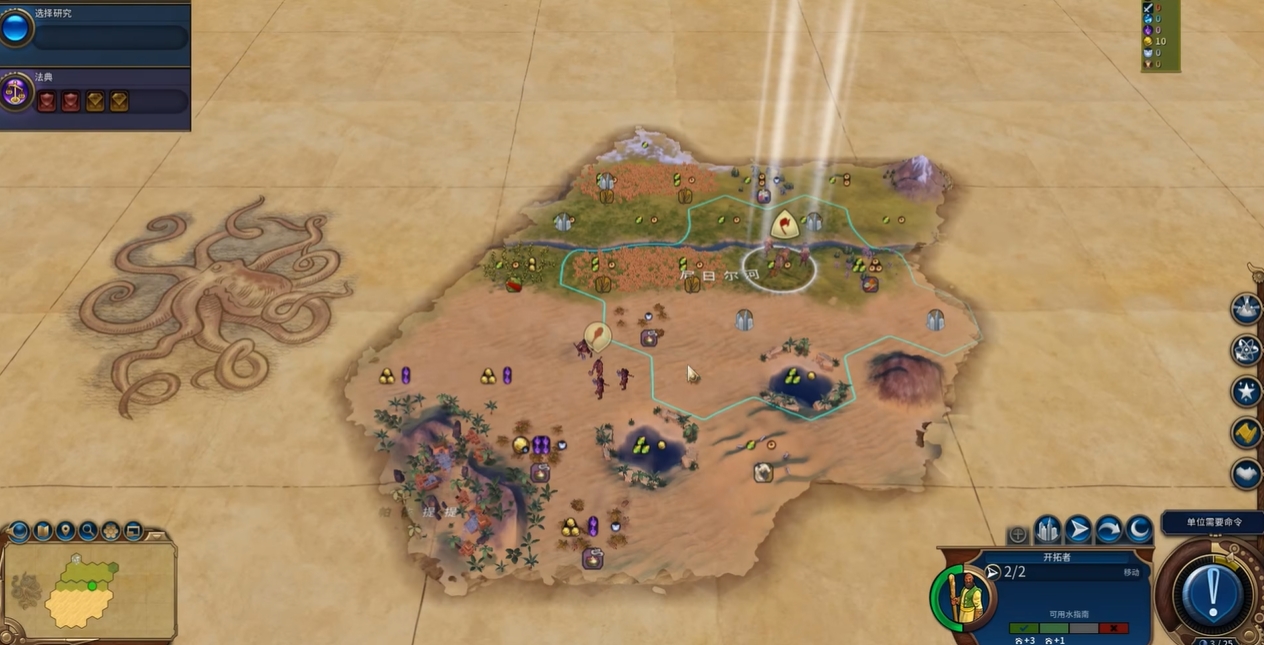Screen dimensions: 1264x645
Task: Click the 开拓者 settler unit portrait
Action: click(x=964, y=597)
